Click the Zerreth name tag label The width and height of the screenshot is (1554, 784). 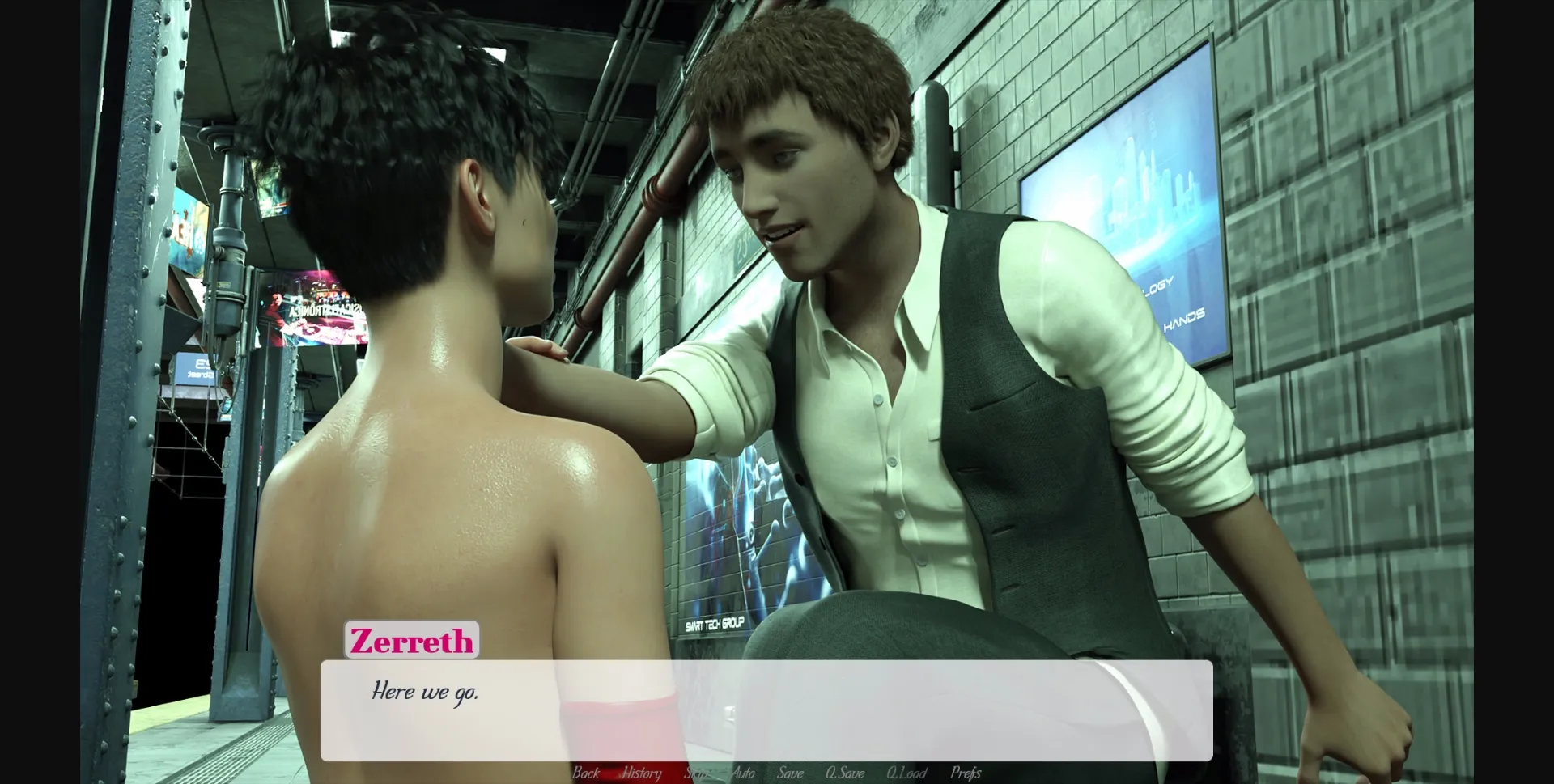413,642
